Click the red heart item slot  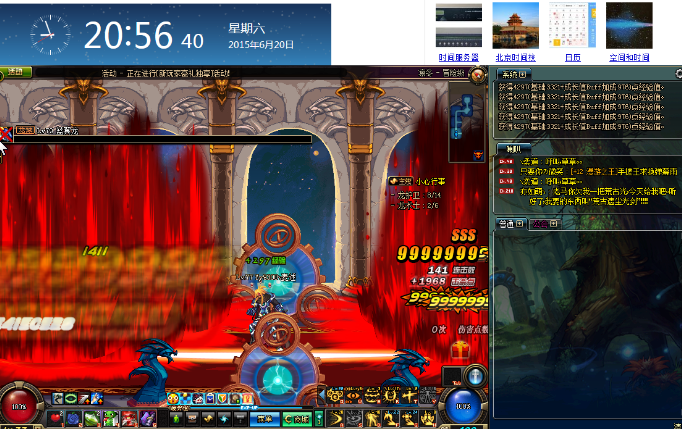pyautogui.click(x=55, y=417)
